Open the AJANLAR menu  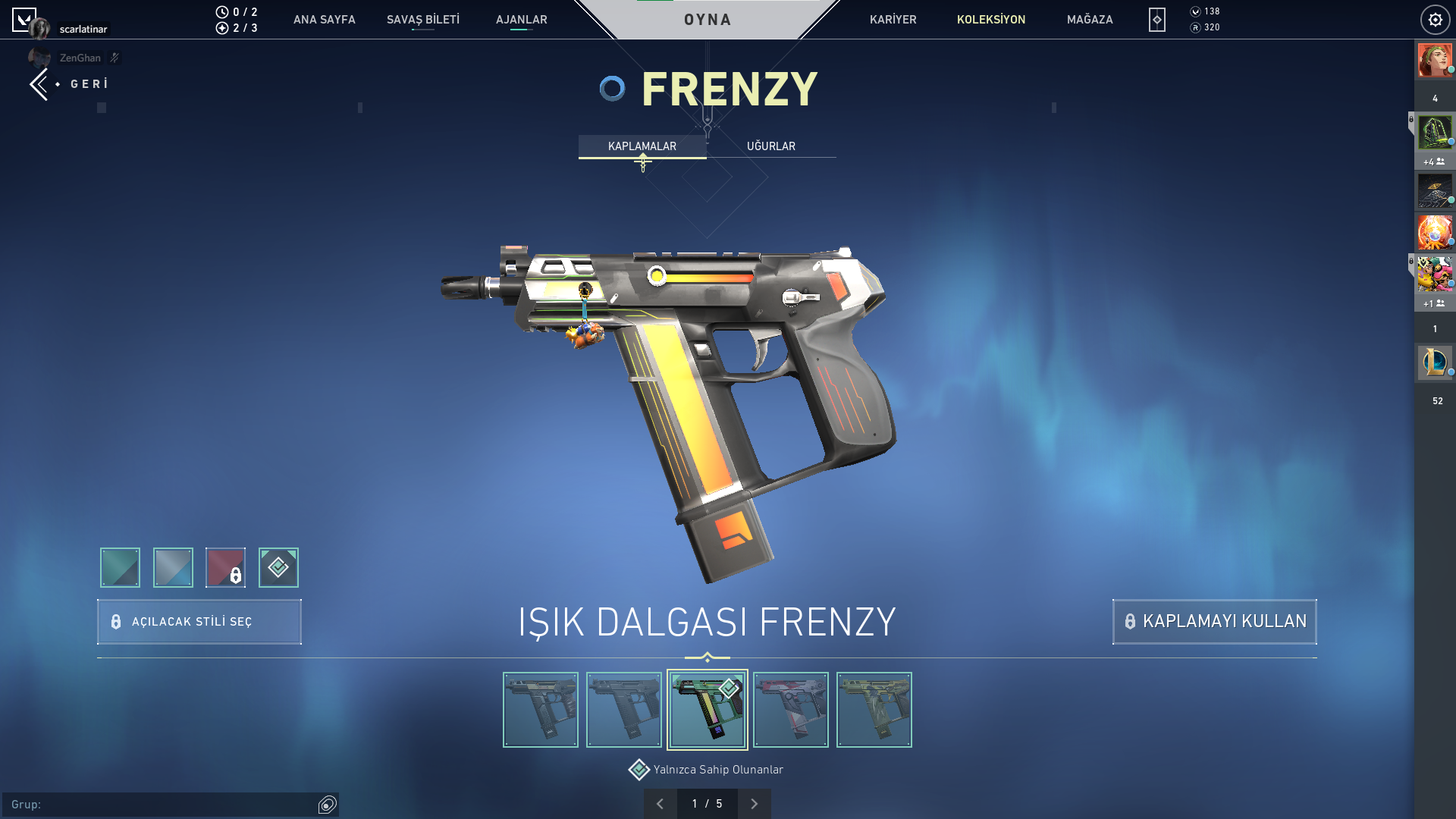521,20
